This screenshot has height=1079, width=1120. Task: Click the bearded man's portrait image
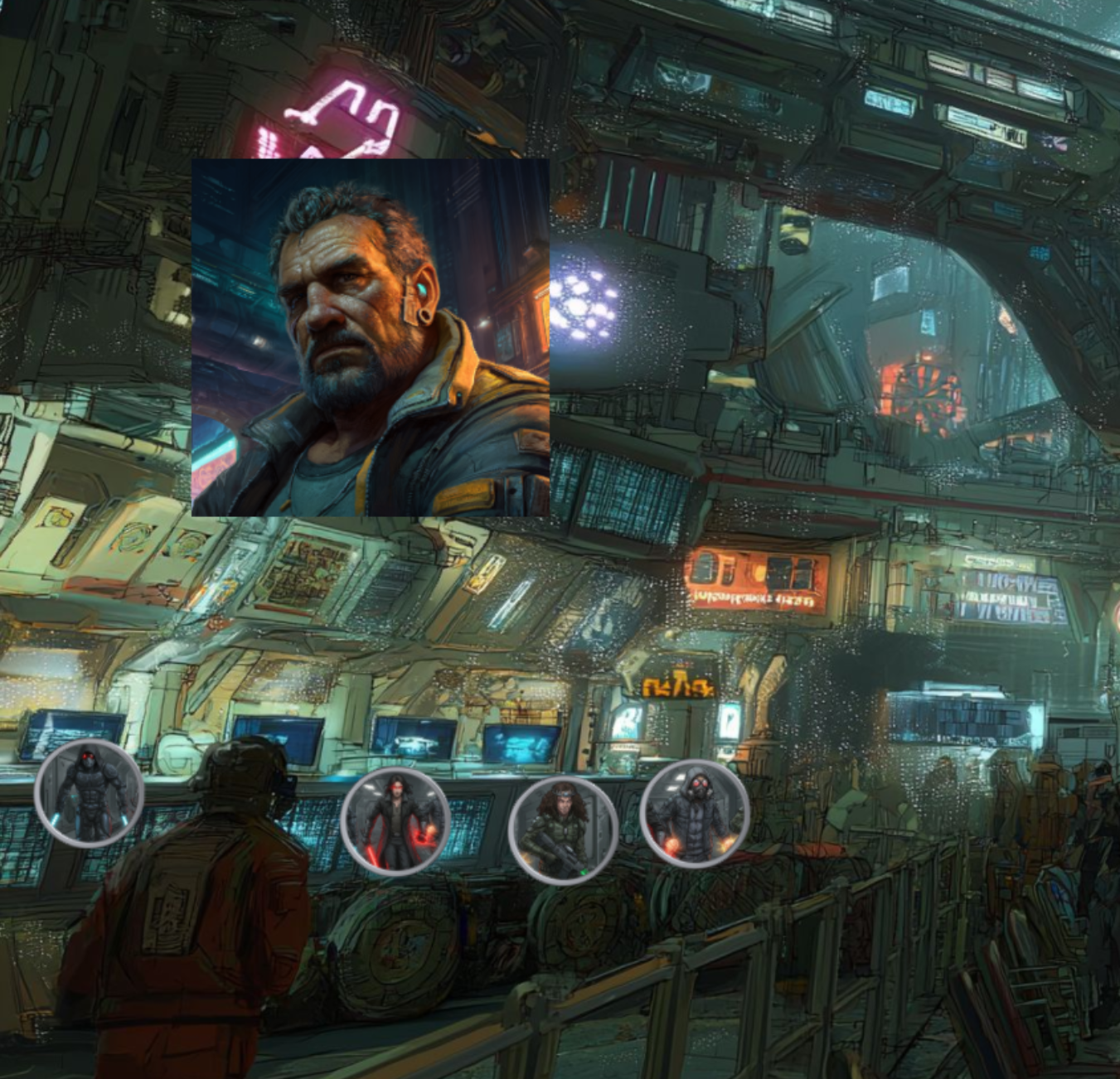[x=371, y=337]
